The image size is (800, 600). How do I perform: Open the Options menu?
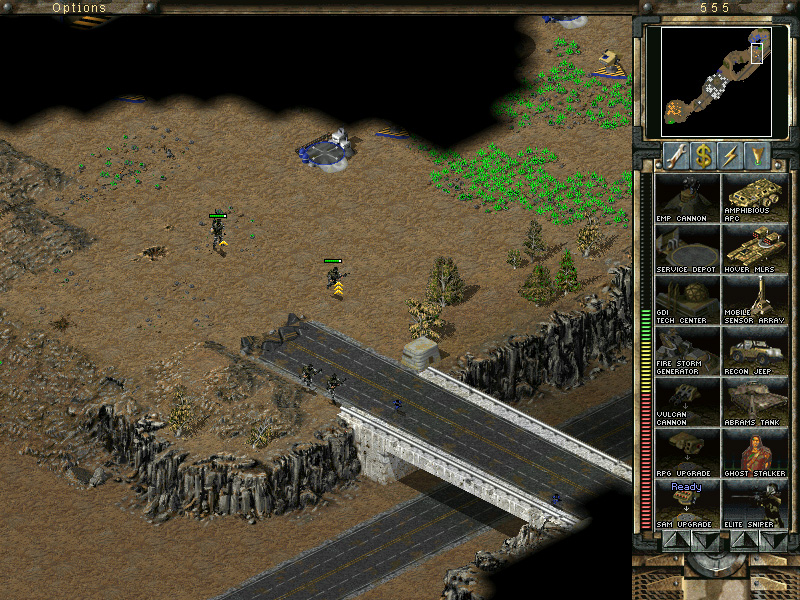[79, 8]
